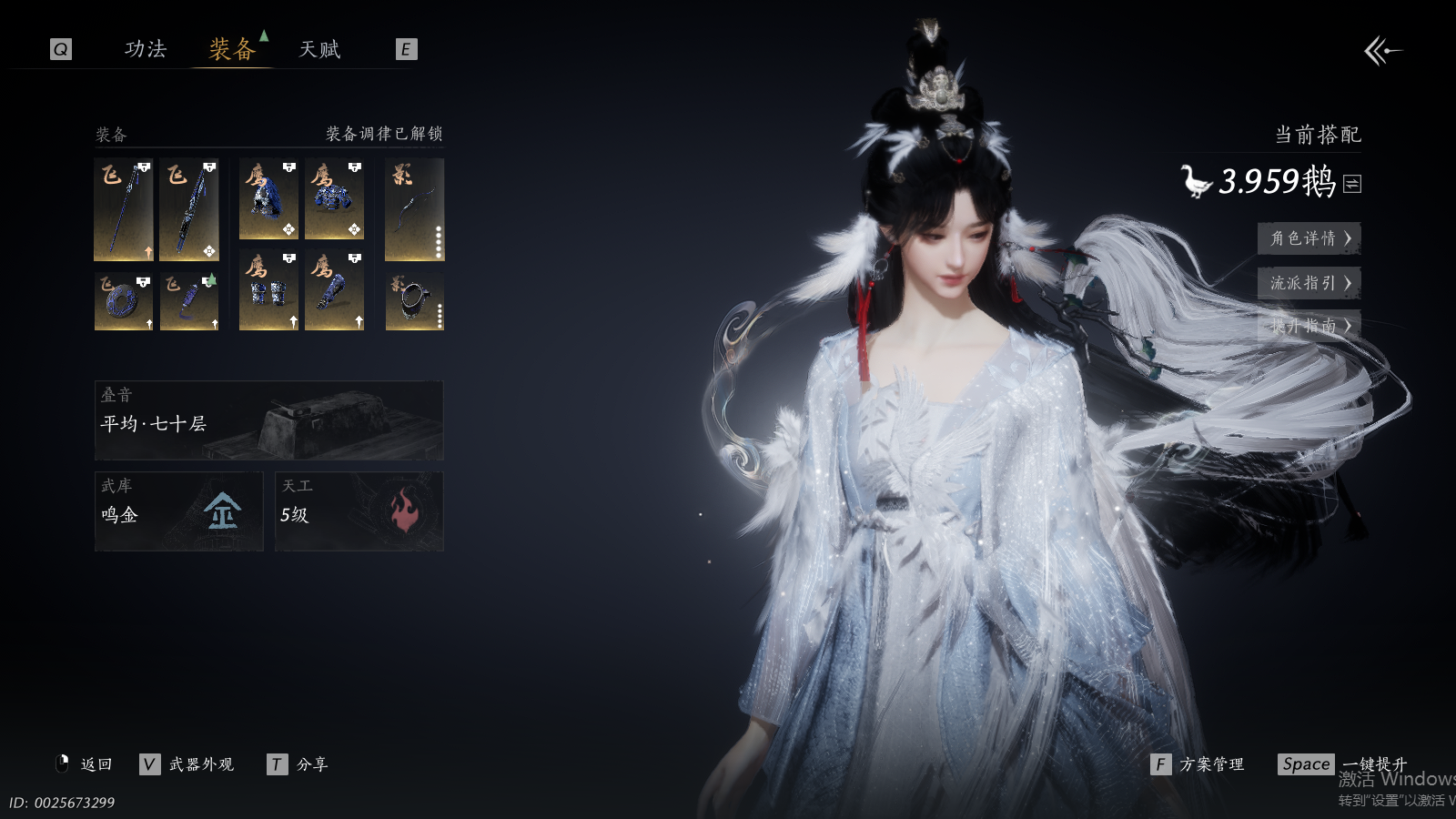Open 角色详情 character details
The image size is (1456, 819).
click(x=1309, y=238)
